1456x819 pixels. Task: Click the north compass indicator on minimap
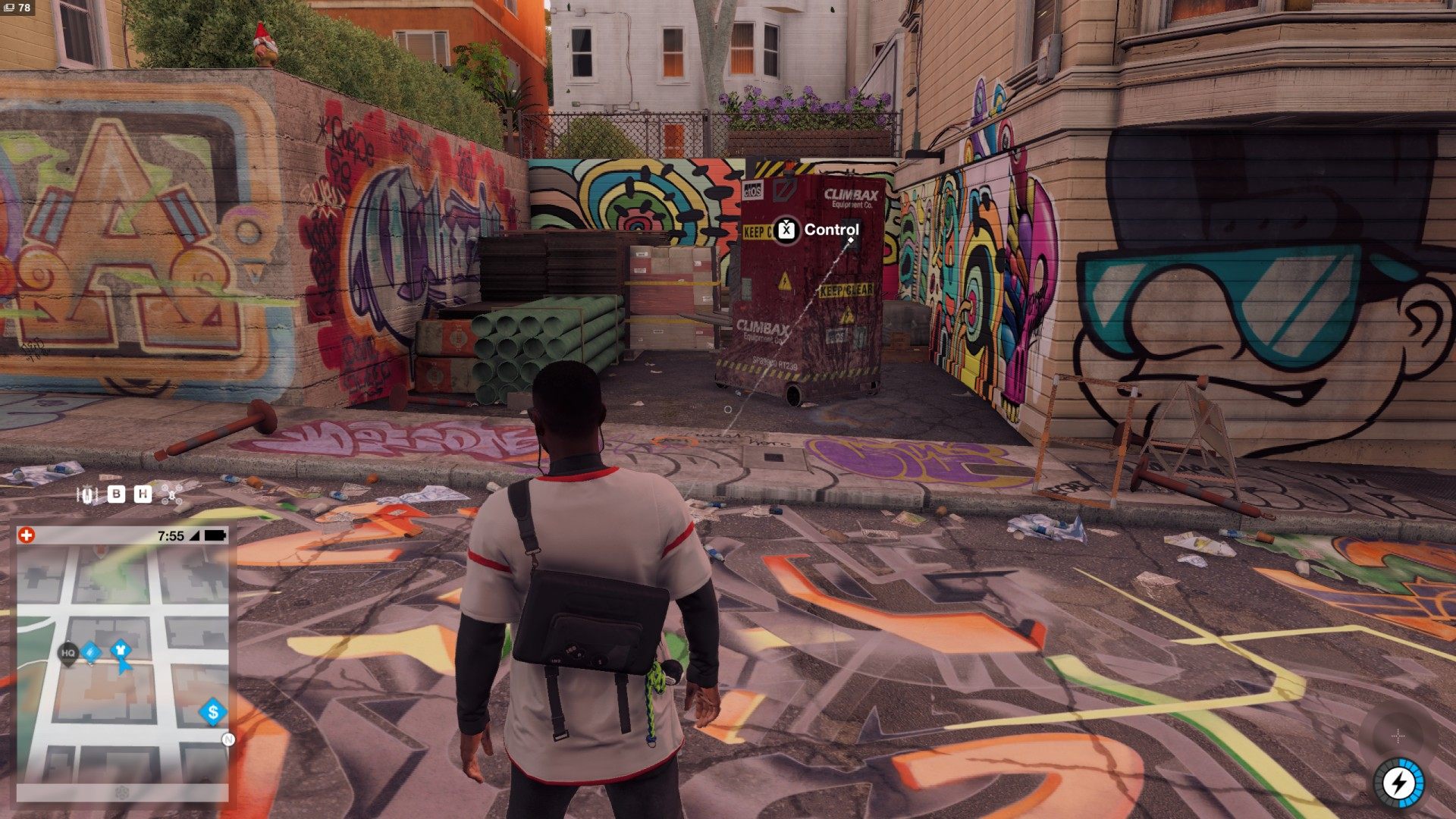click(227, 739)
